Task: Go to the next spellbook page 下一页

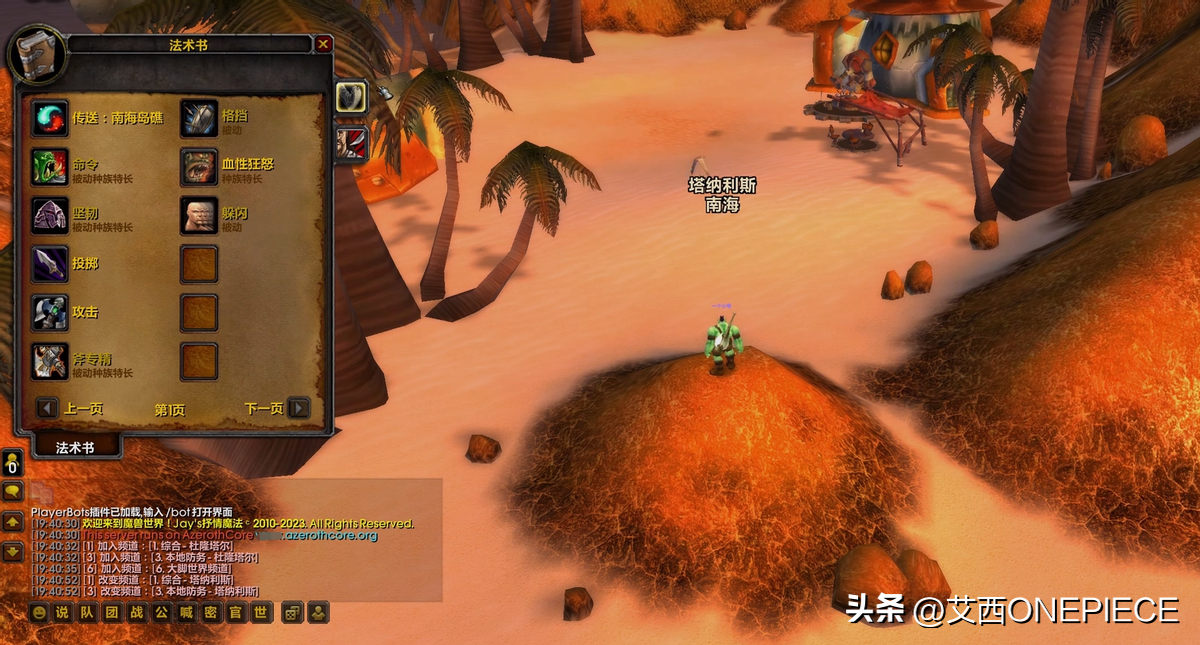Action: (x=298, y=408)
